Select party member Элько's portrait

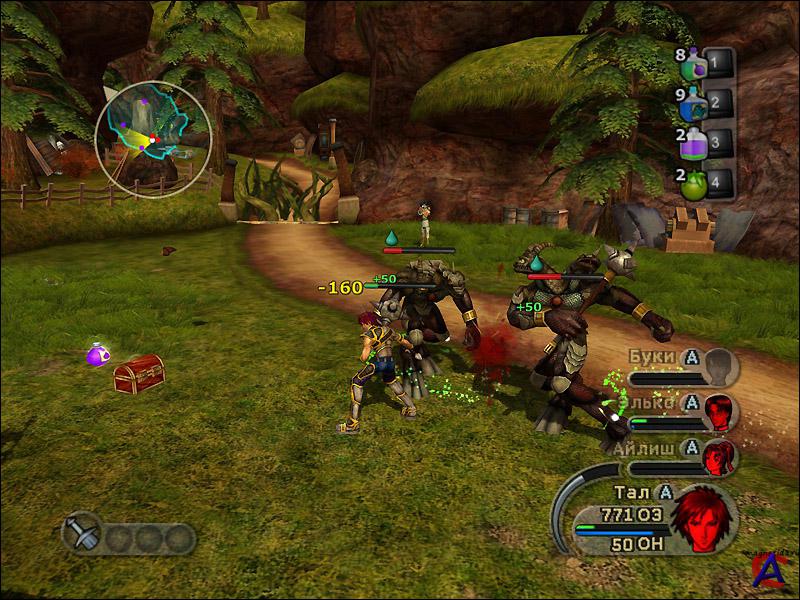coord(719,410)
